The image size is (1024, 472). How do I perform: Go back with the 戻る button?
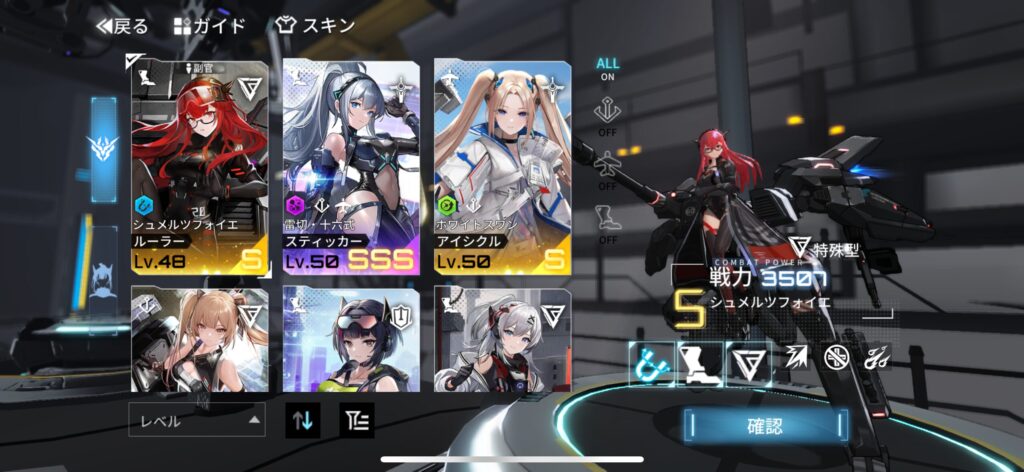click(122, 26)
